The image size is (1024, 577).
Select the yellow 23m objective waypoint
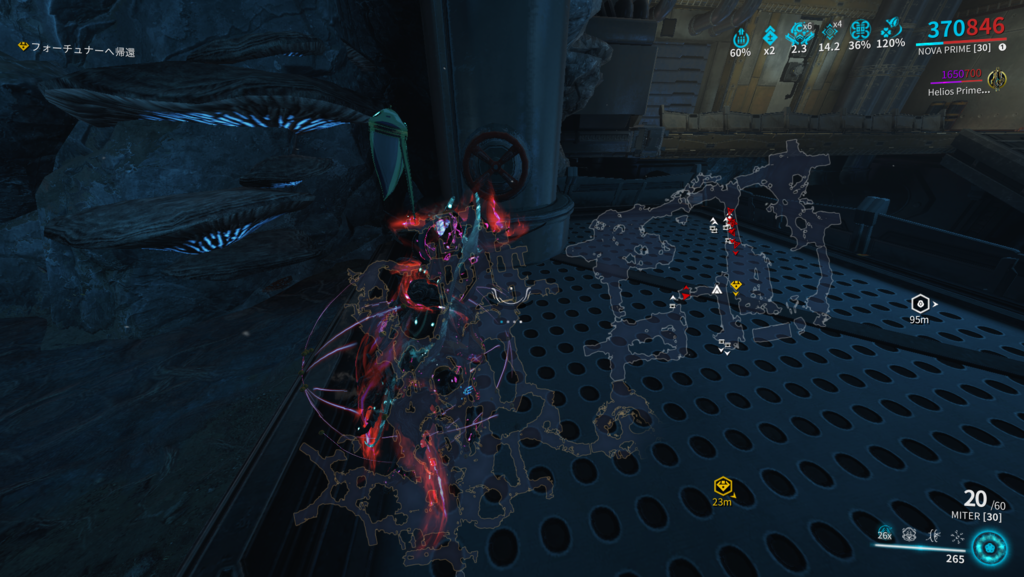720,486
